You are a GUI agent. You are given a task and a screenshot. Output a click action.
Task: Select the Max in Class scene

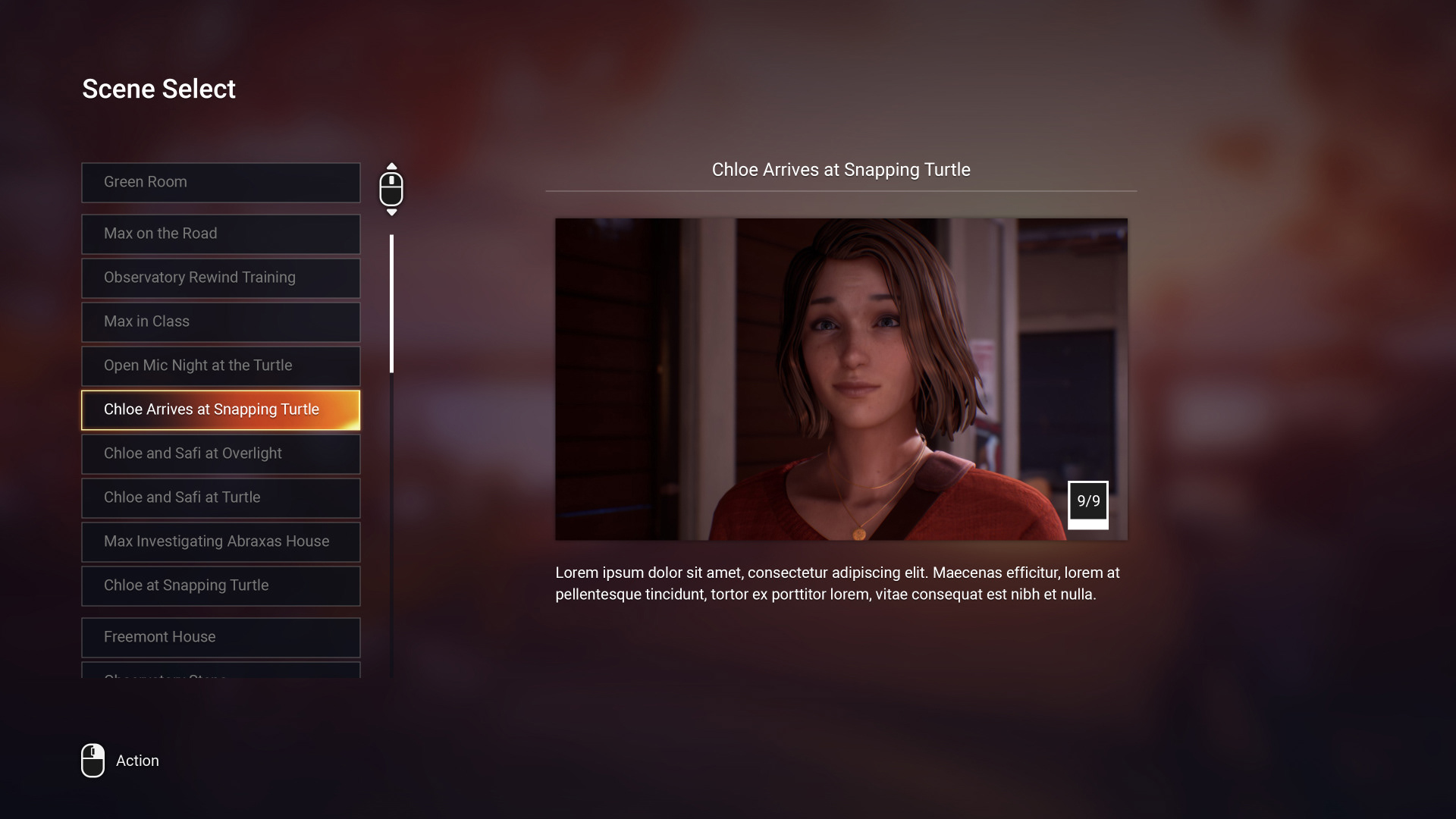pyautogui.click(x=220, y=322)
